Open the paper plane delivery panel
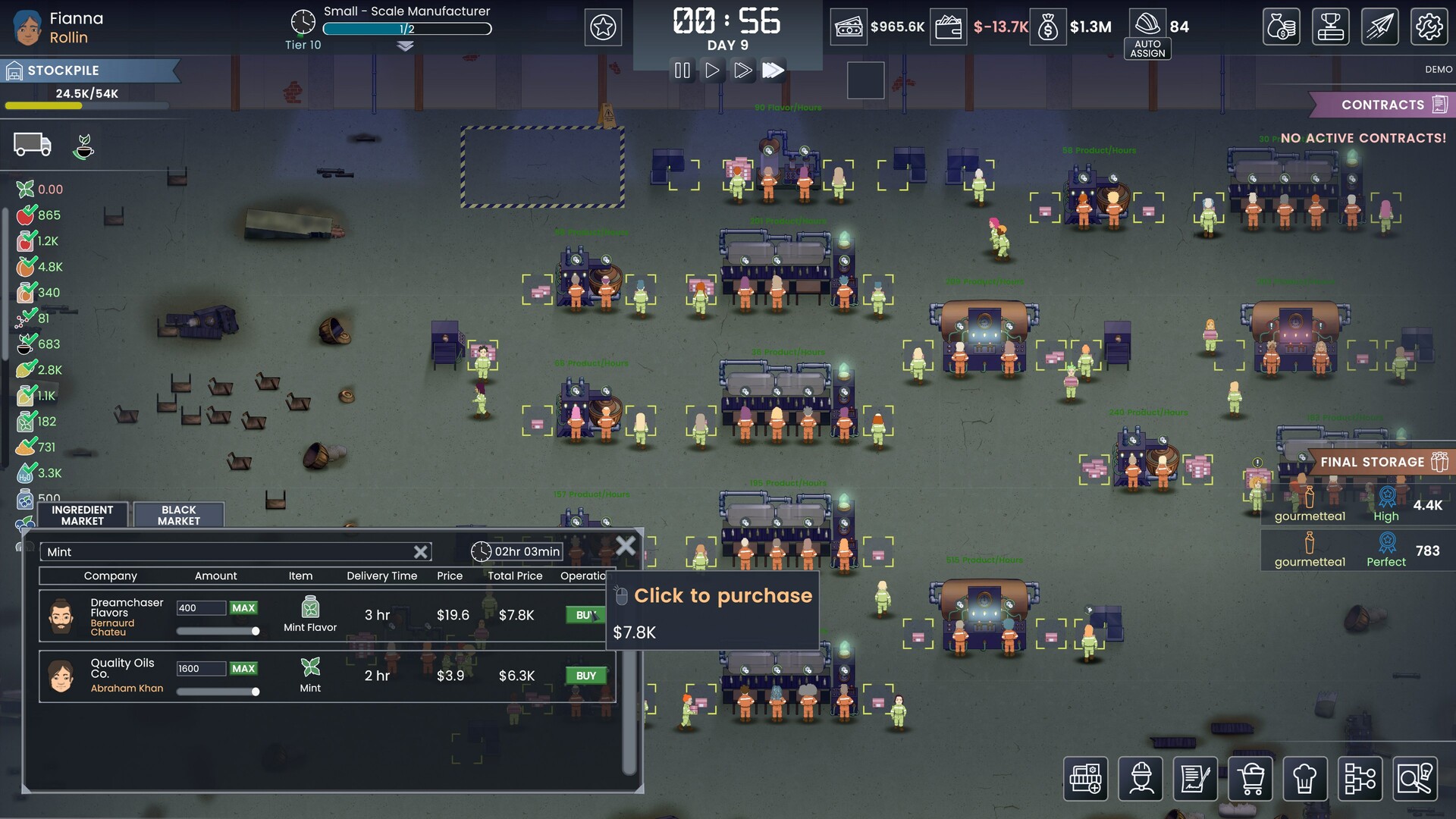1456x819 pixels. click(x=1380, y=27)
